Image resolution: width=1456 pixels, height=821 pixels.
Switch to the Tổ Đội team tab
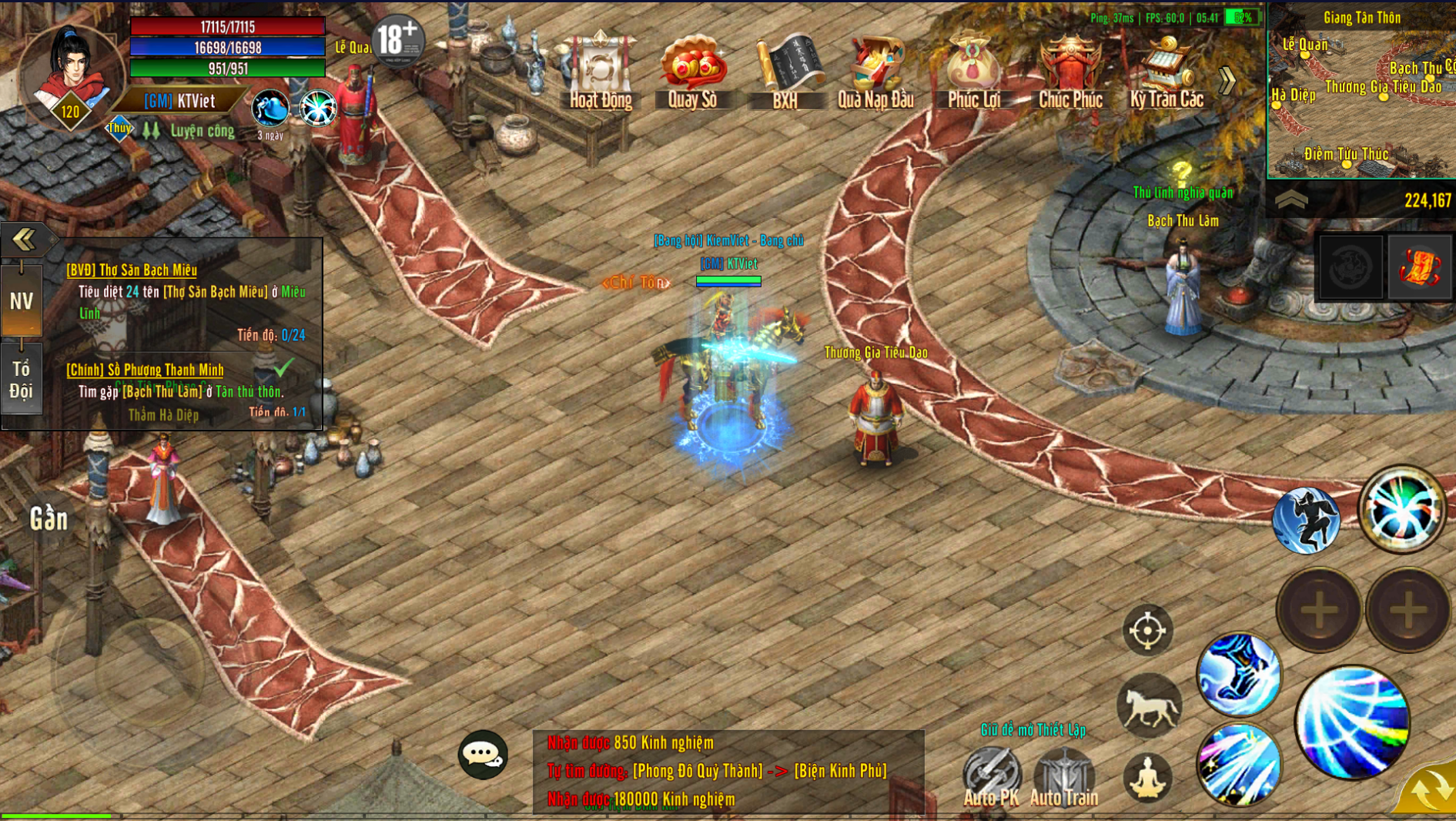pyautogui.click(x=22, y=380)
